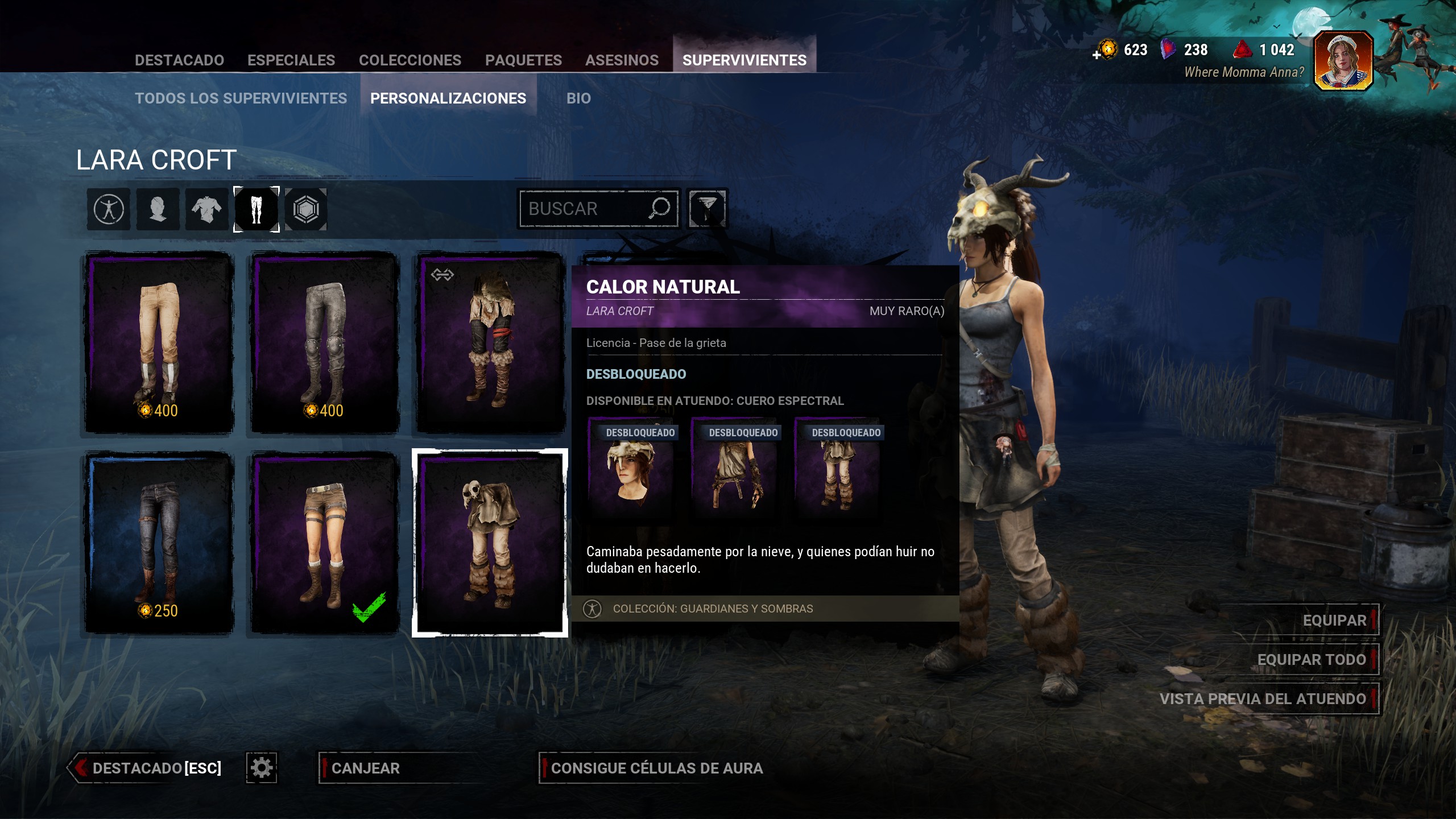The image size is (1456, 819).
Task: Filter by torso cosmetics icon
Action: click(206, 209)
